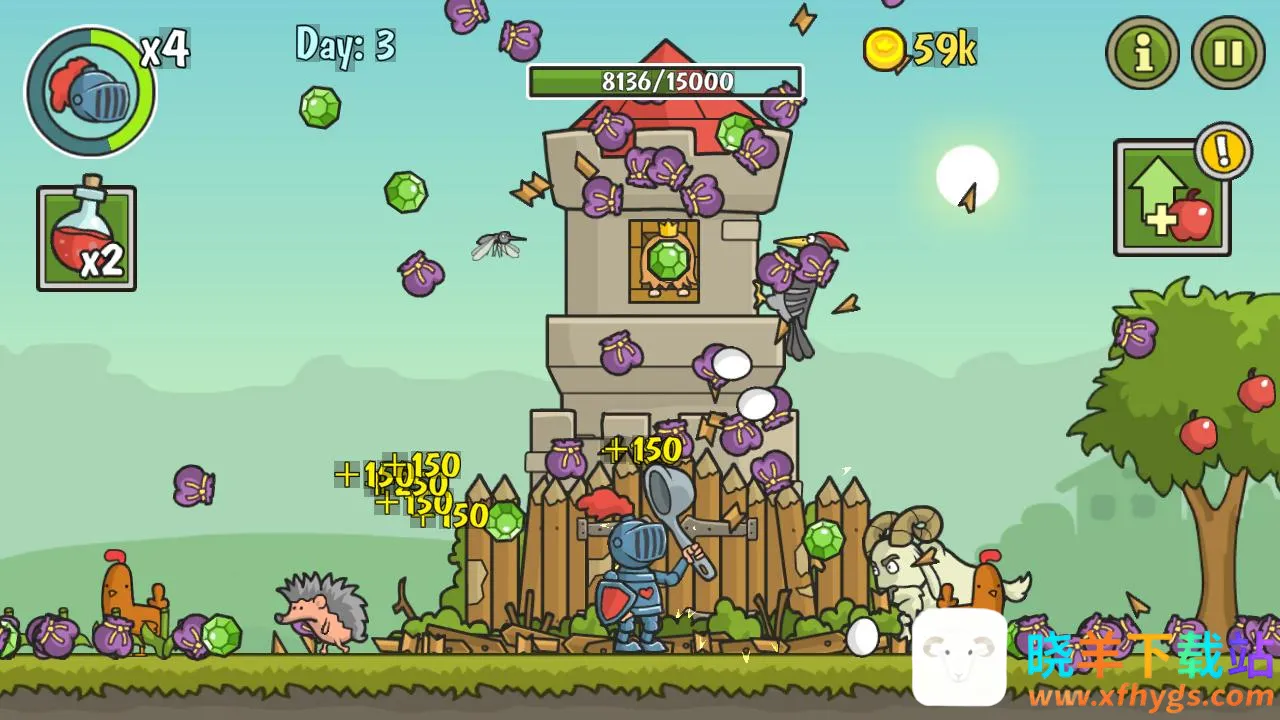Open the apple tree upgrade
1280x720 pixels.
pyautogui.click(x=1172, y=198)
